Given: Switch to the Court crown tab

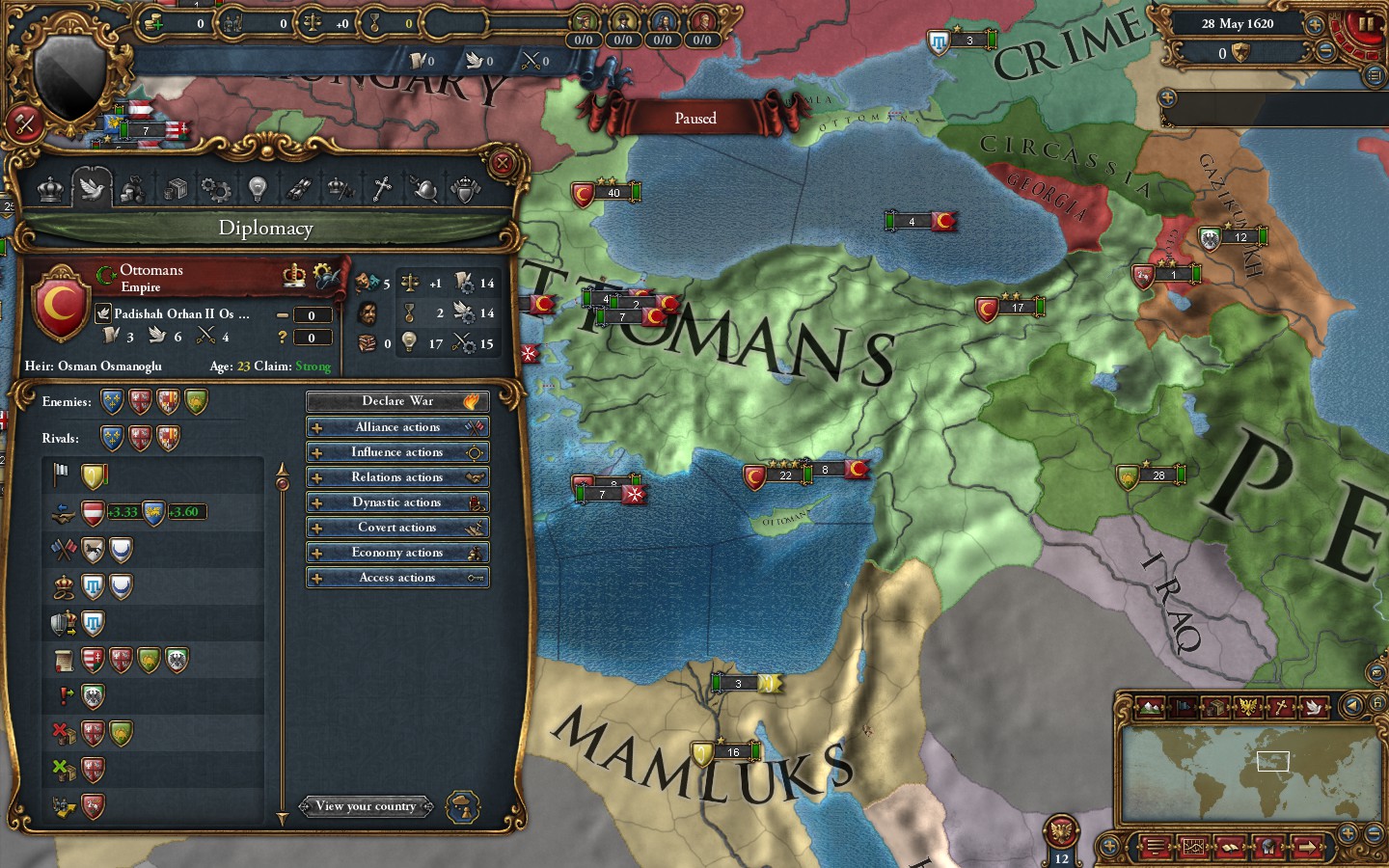Looking at the screenshot, I should 50,188.
